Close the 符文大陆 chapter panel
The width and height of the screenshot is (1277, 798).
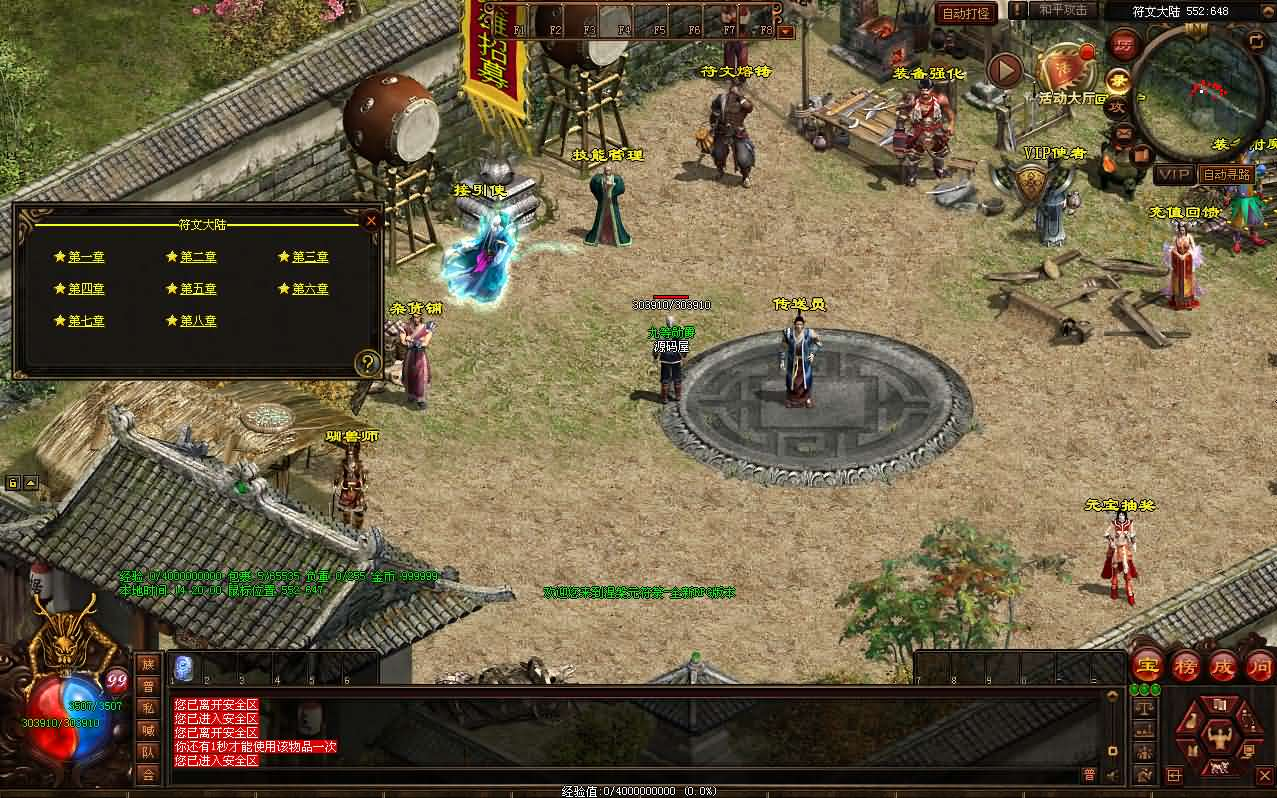(x=371, y=220)
